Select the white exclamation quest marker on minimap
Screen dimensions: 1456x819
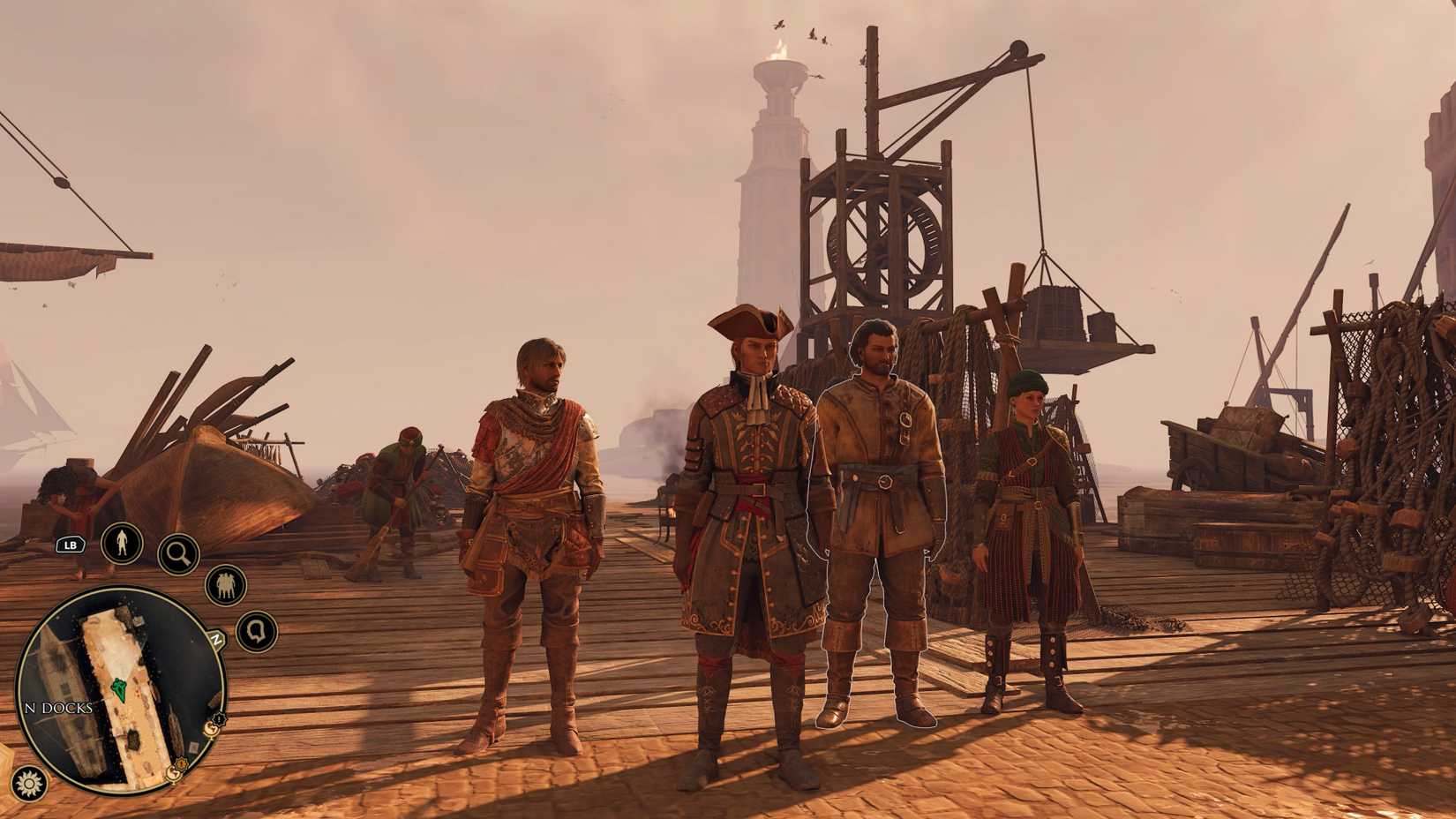coord(218,718)
